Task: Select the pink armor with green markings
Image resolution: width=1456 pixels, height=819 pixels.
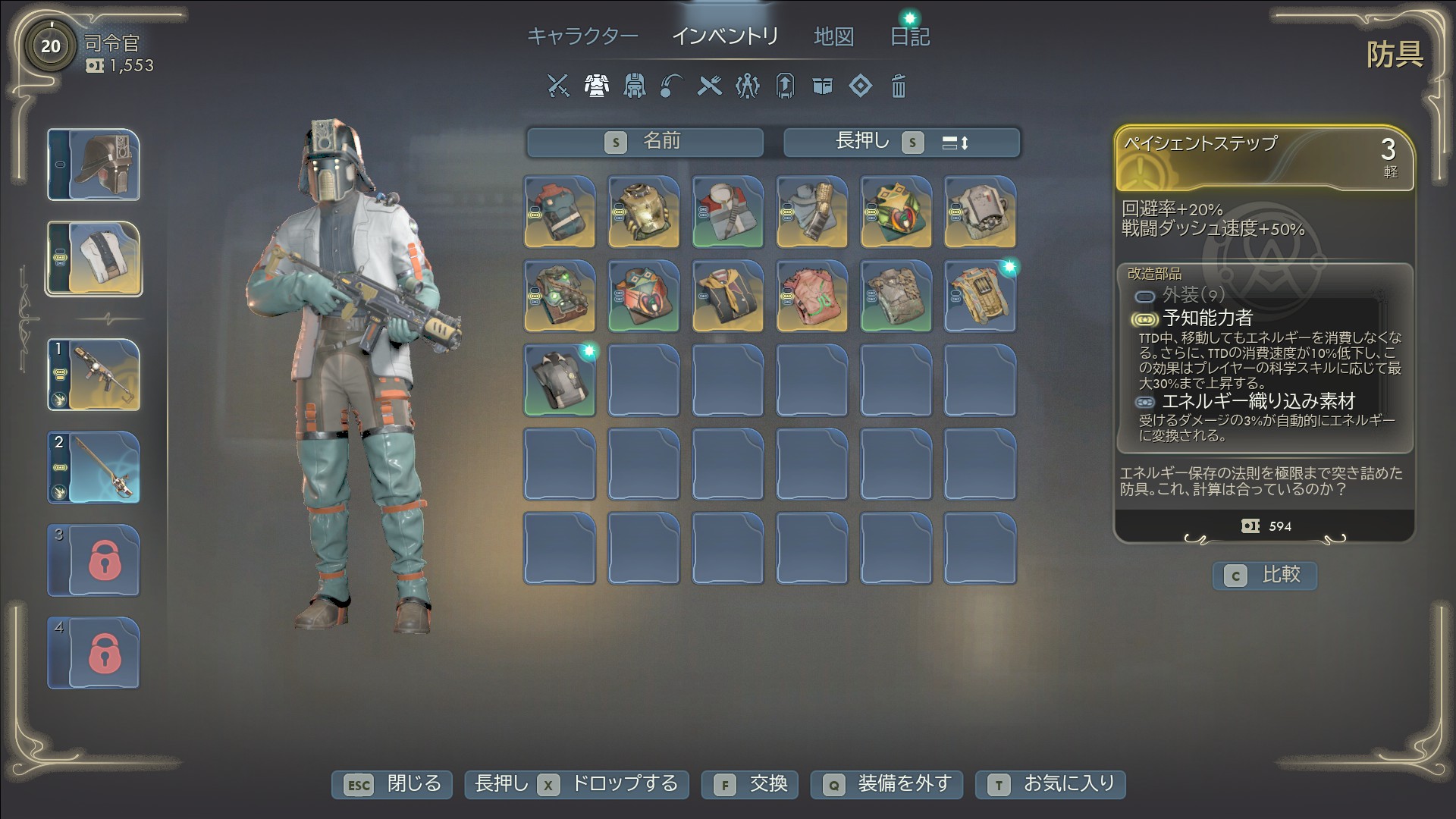Action: tap(811, 297)
